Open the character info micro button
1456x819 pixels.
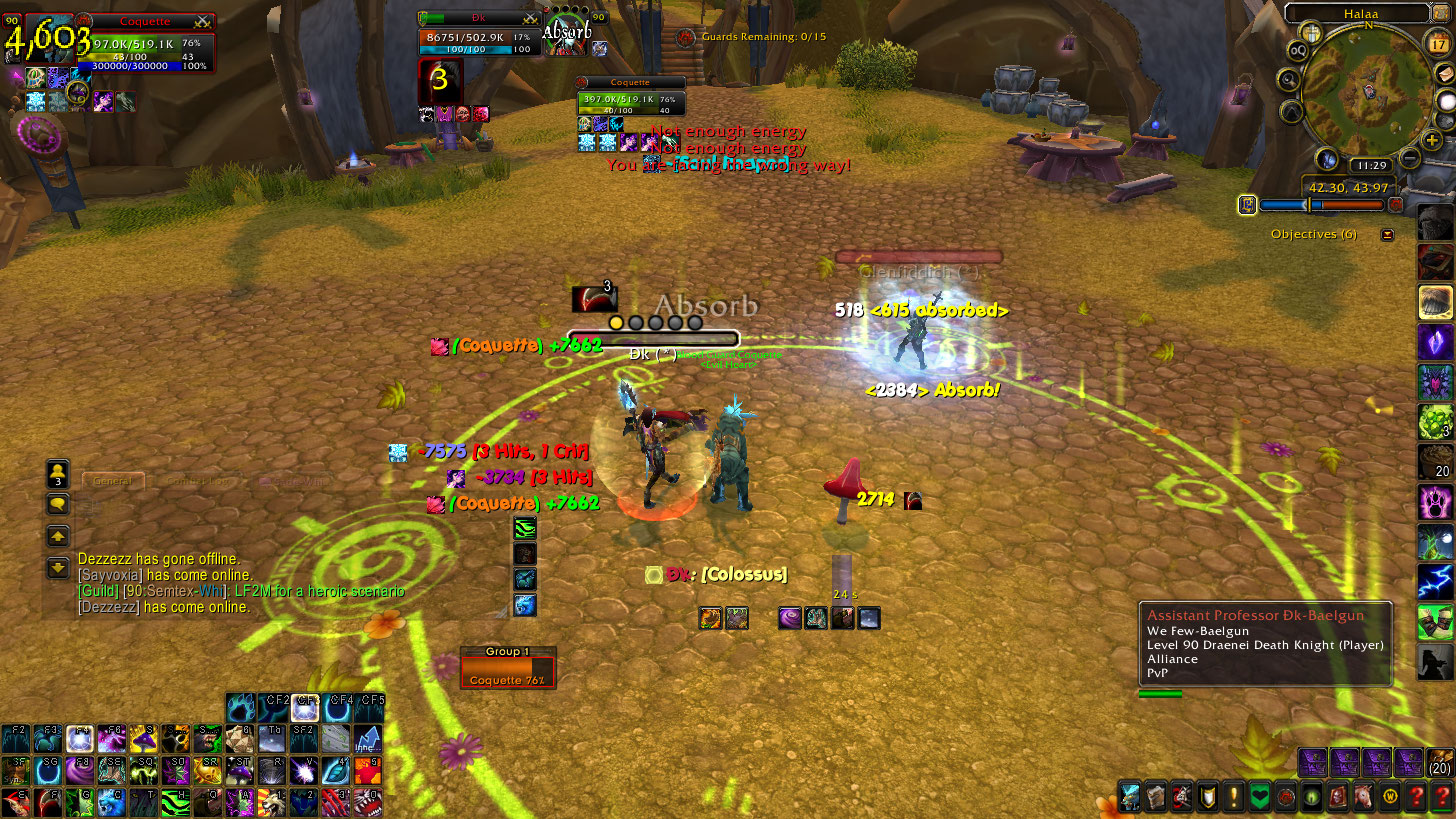coord(1127,796)
